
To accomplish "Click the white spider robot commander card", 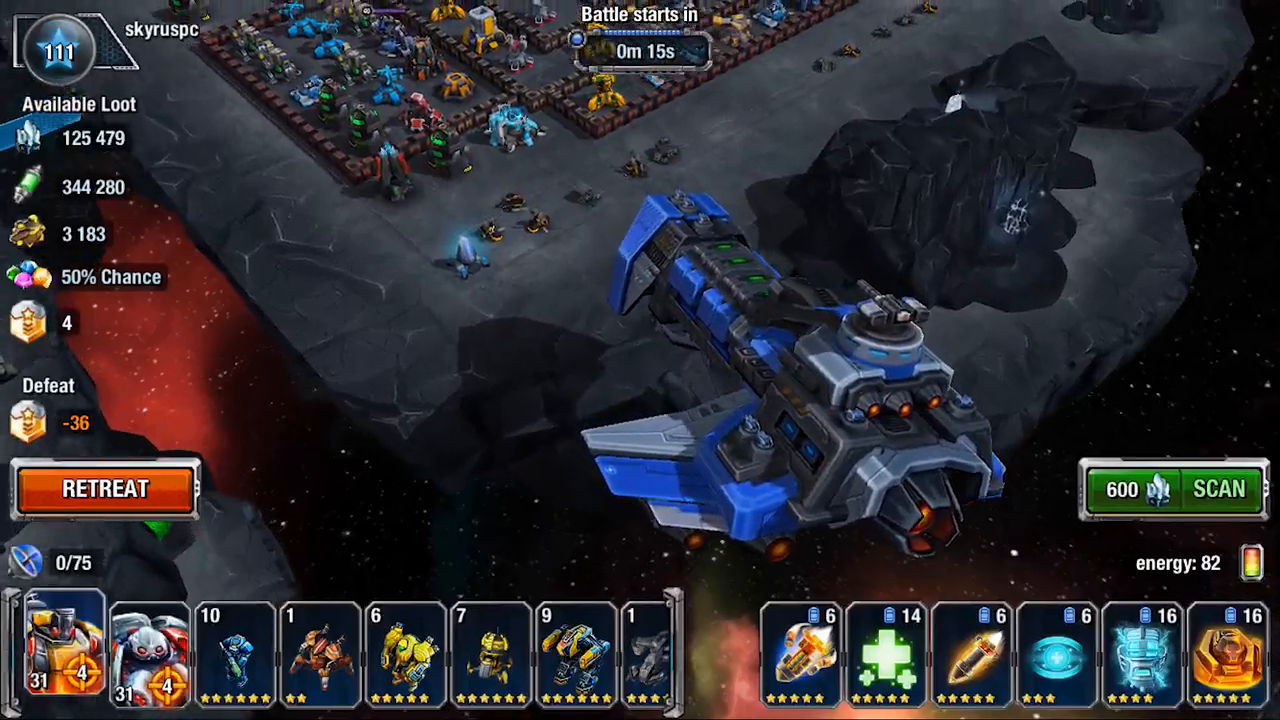I will (x=149, y=655).
